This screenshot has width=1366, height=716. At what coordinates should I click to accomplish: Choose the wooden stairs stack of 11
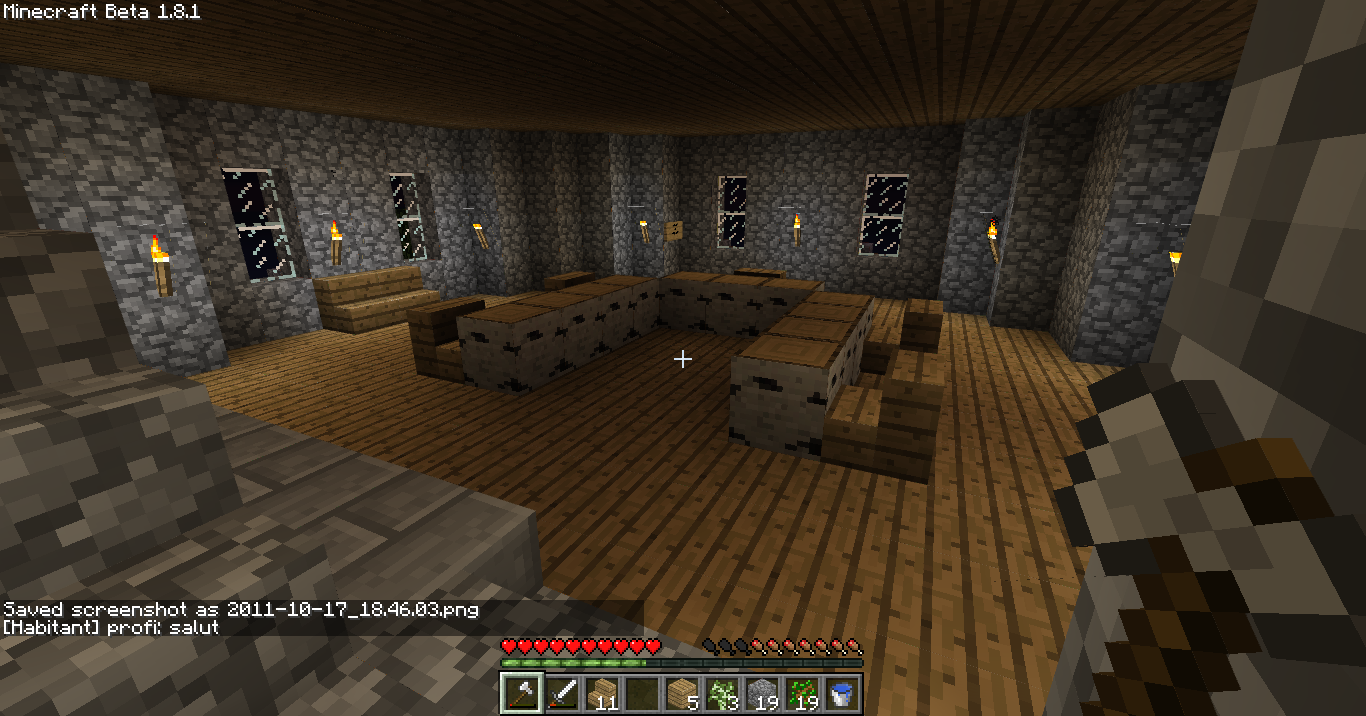click(601, 693)
